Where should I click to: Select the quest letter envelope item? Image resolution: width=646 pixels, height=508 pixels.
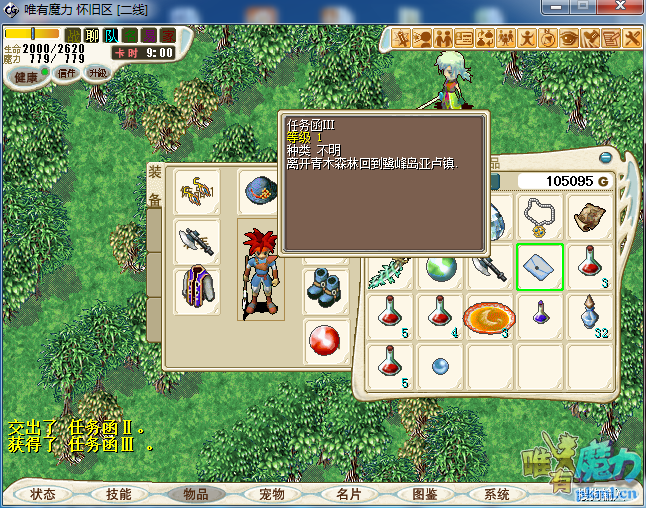pyautogui.click(x=540, y=266)
